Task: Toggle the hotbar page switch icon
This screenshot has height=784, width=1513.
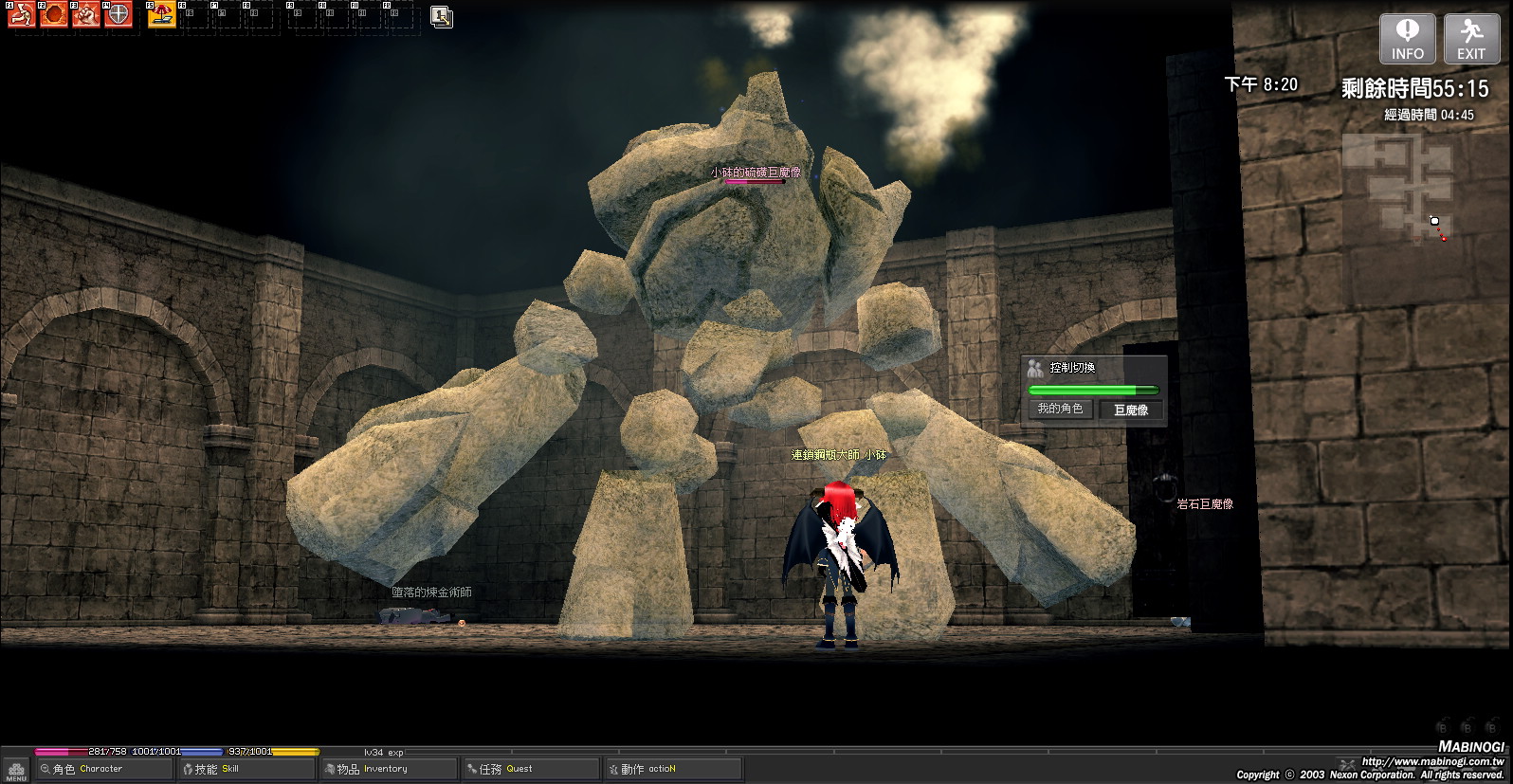Action: point(441,16)
